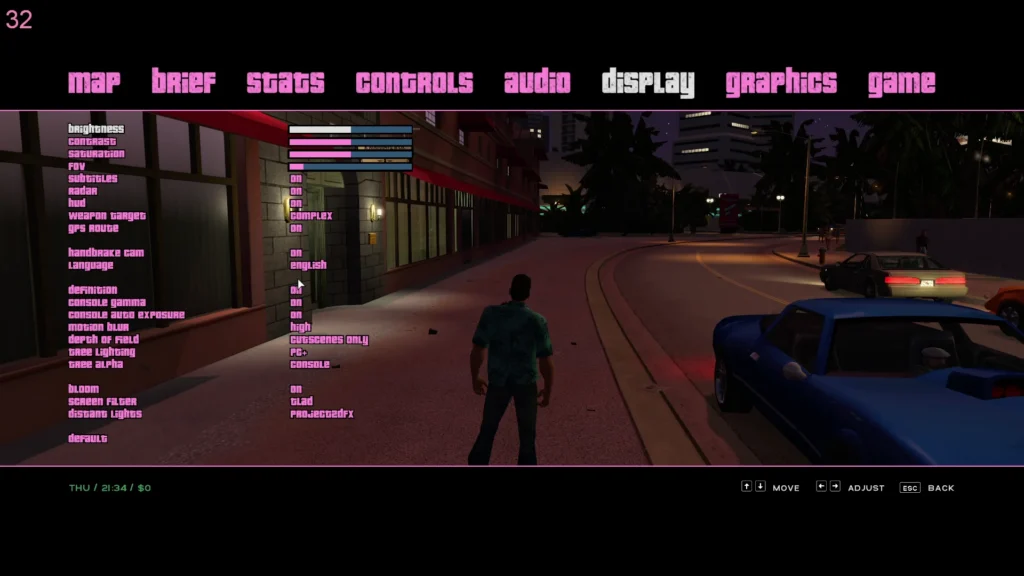The width and height of the screenshot is (1024, 576).
Task: Select the Language option
Action: point(308,265)
